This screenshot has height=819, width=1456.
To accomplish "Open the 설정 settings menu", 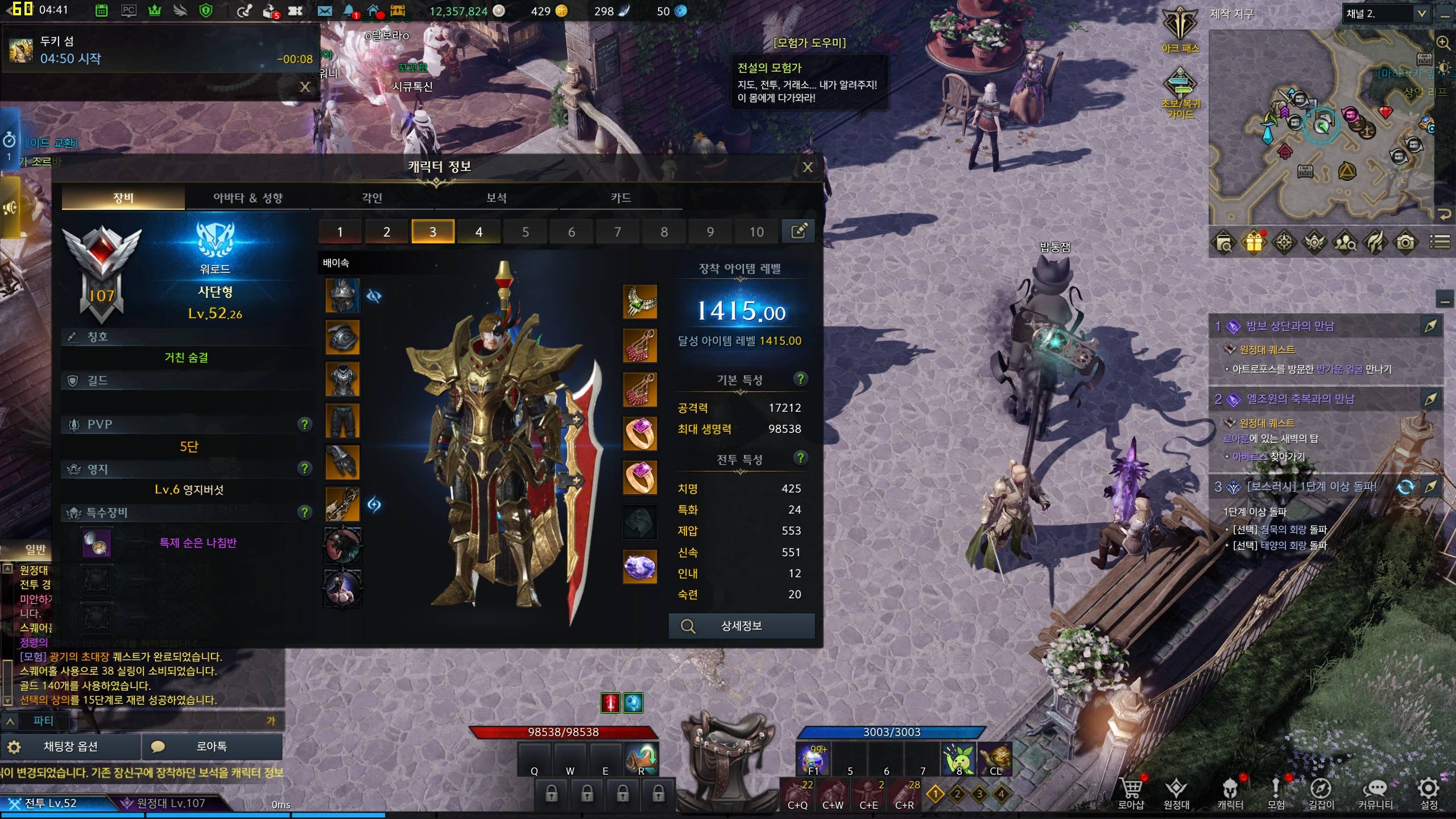I will pos(1429,793).
